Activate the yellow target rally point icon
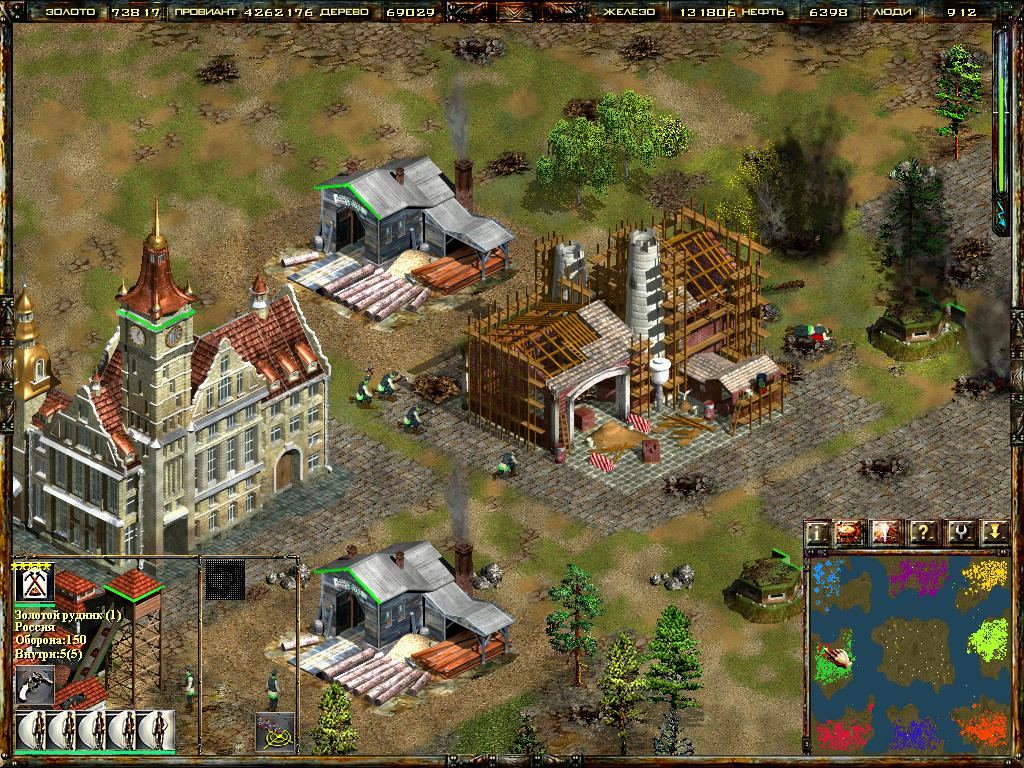This screenshot has width=1024, height=768. 274,731
